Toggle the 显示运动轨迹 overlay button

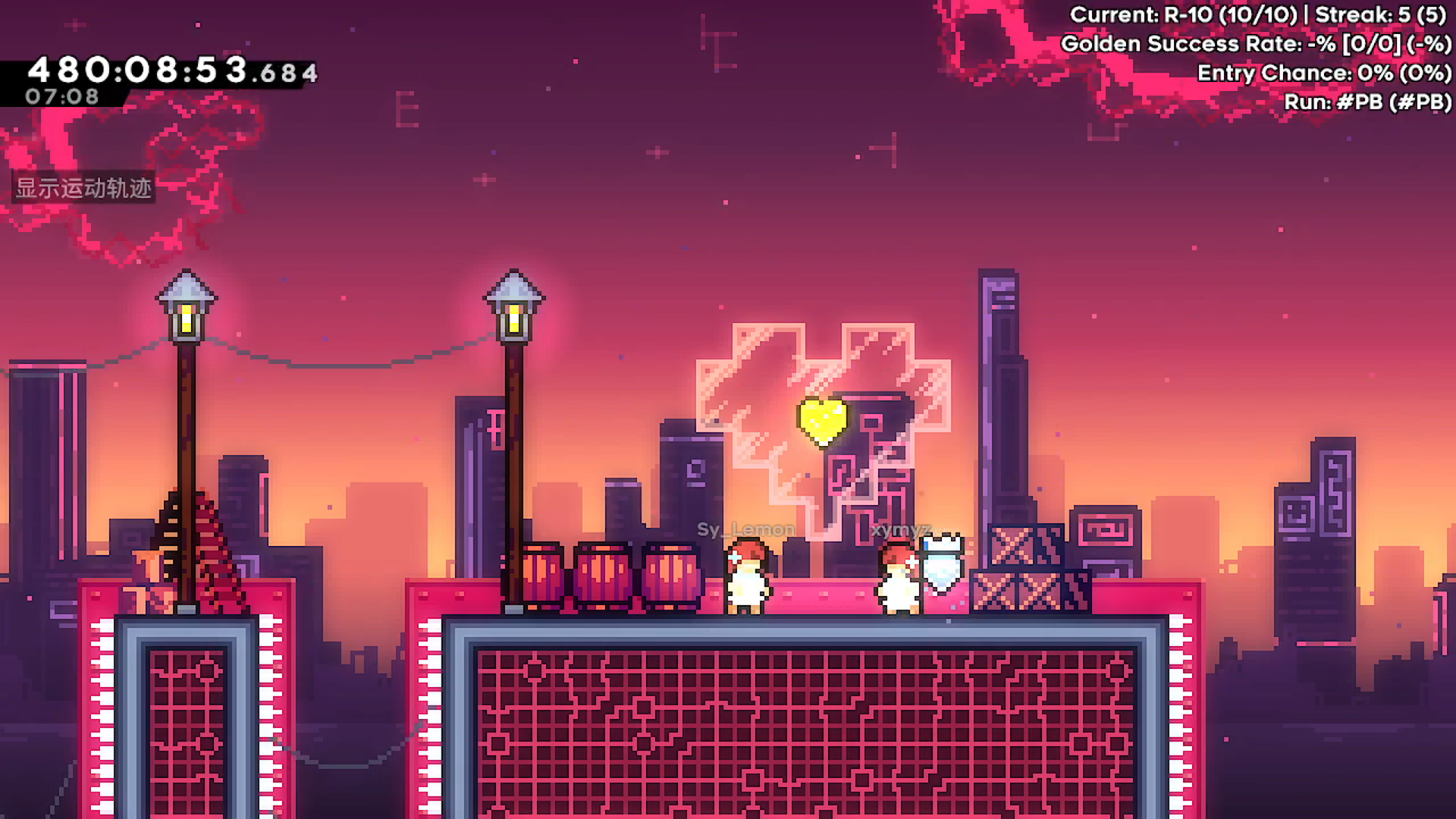click(x=84, y=188)
